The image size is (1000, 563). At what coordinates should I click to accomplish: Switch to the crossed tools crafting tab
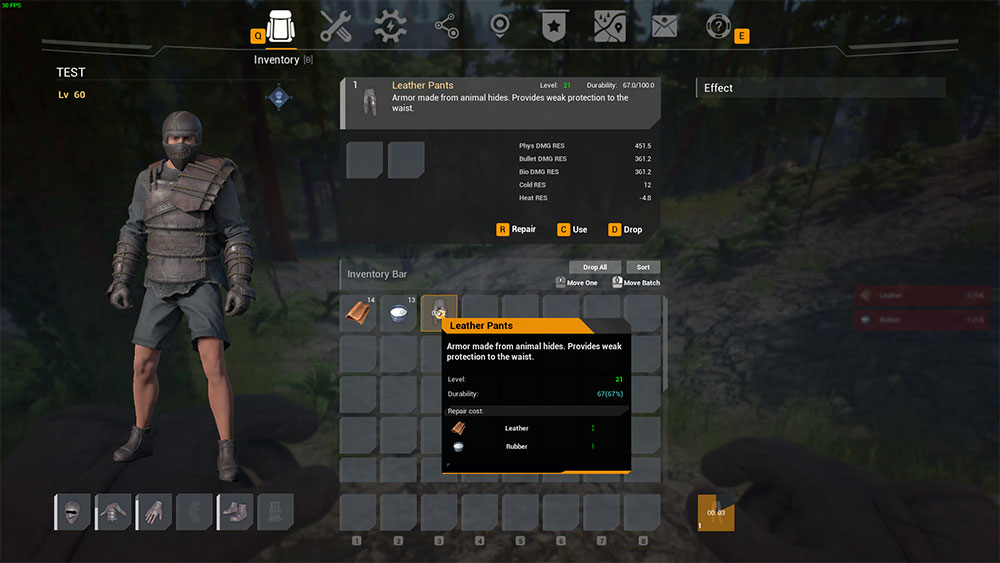pyautogui.click(x=336, y=28)
